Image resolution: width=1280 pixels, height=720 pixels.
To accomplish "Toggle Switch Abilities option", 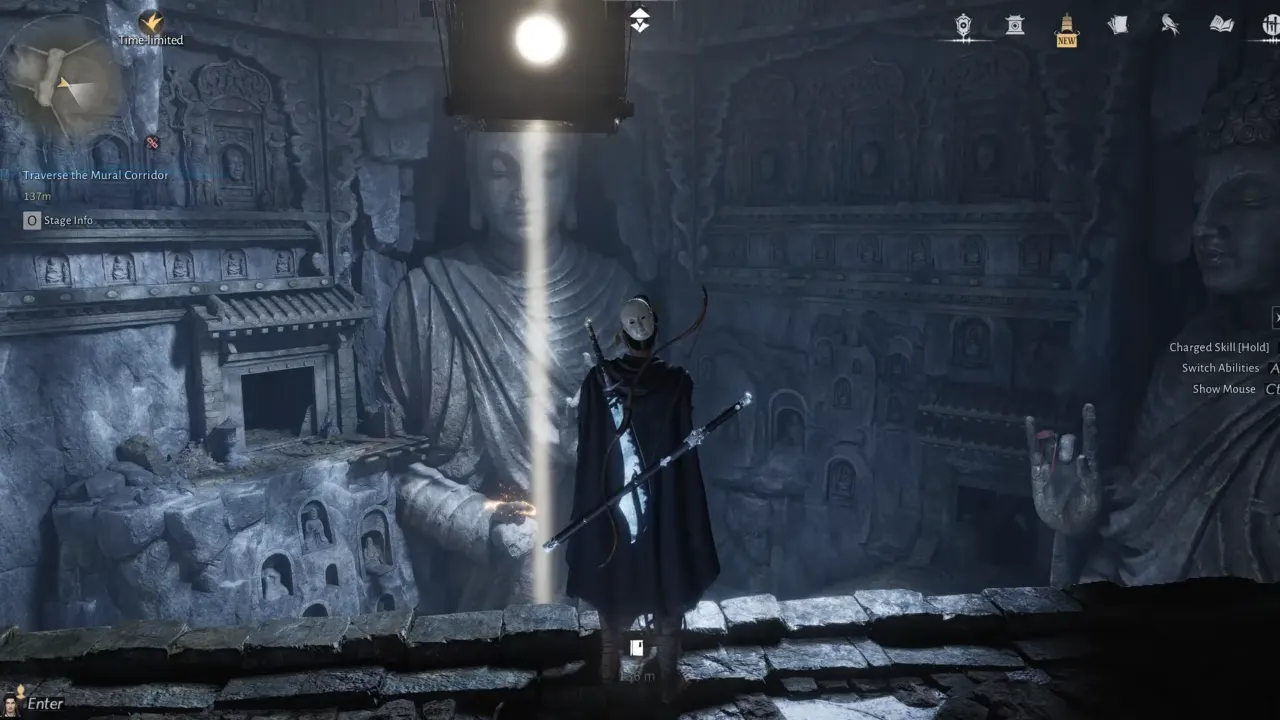I will [x=1222, y=368].
